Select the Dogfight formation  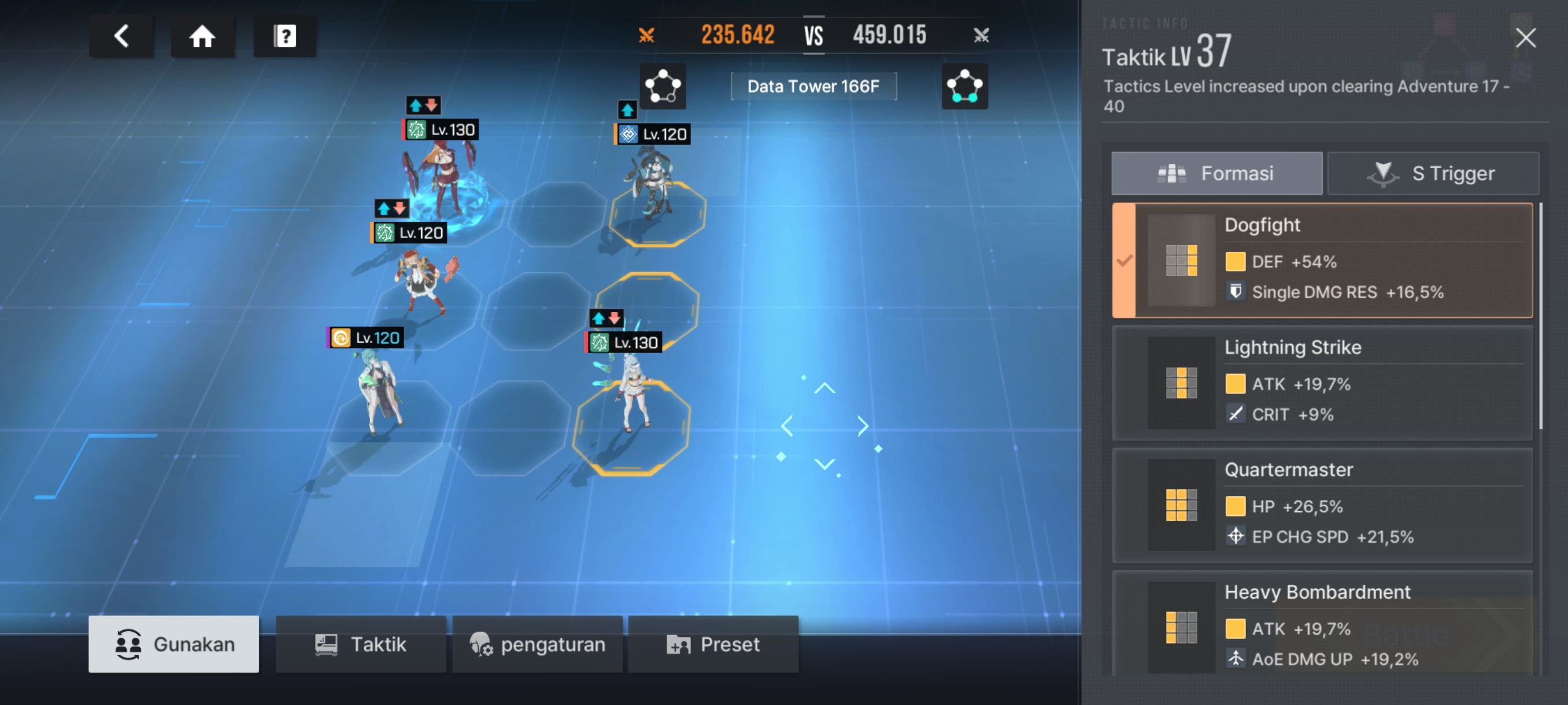1322,261
